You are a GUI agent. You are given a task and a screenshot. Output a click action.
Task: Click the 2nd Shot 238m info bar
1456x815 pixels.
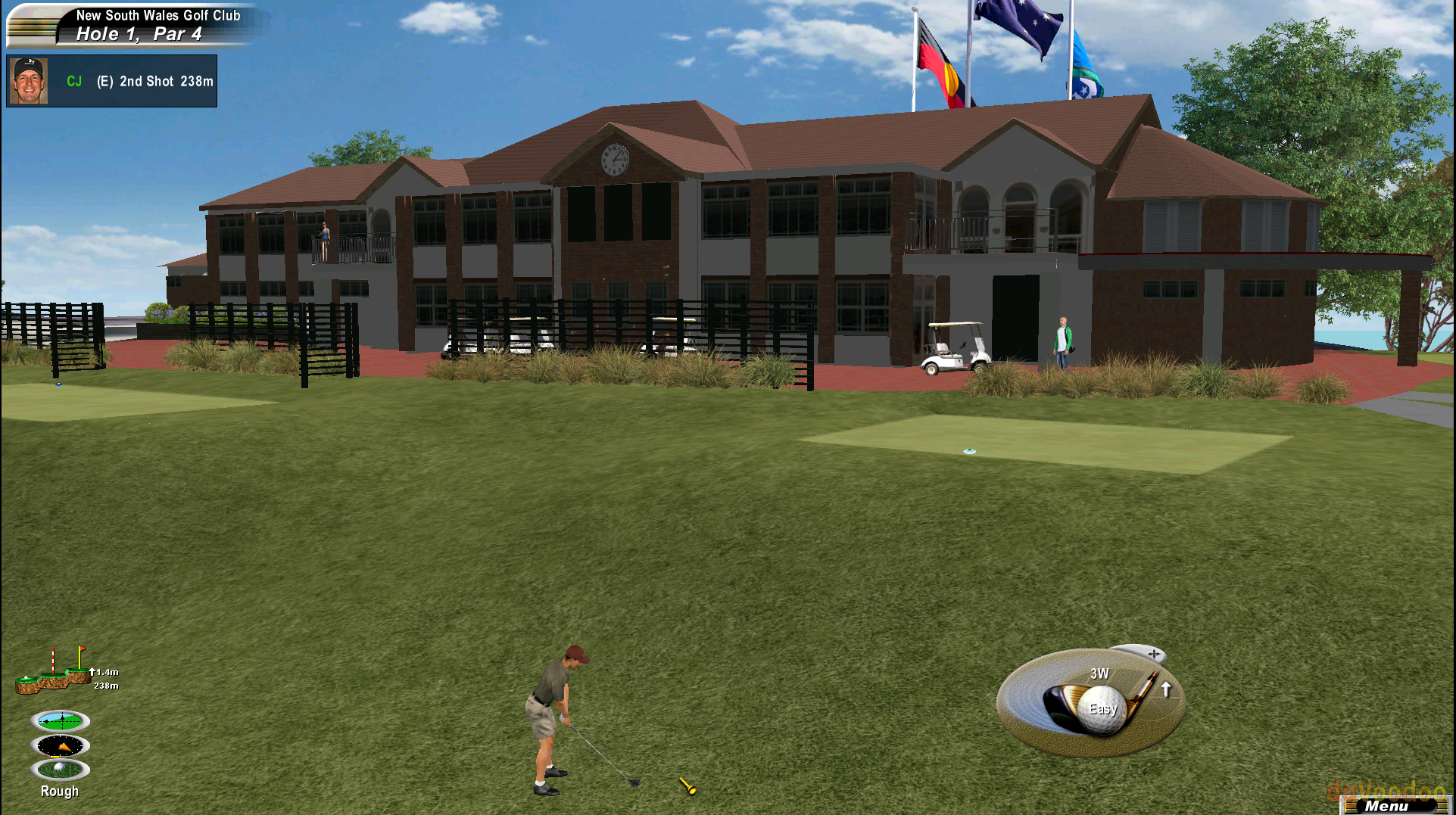pos(154,82)
